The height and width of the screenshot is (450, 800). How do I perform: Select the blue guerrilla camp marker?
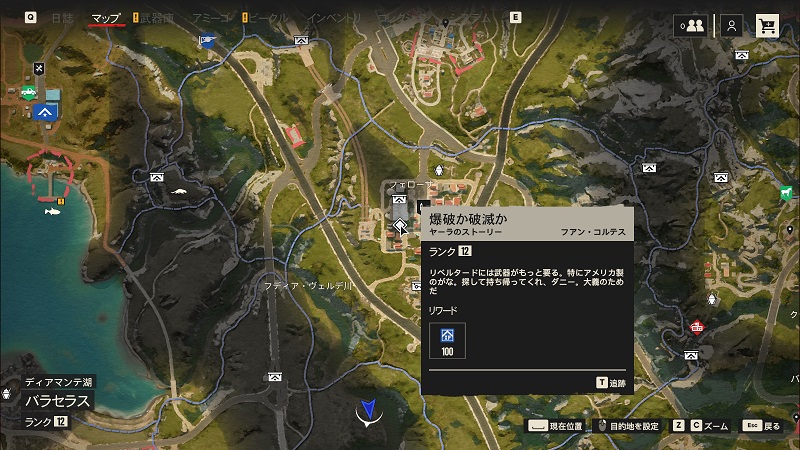pos(44,111)
